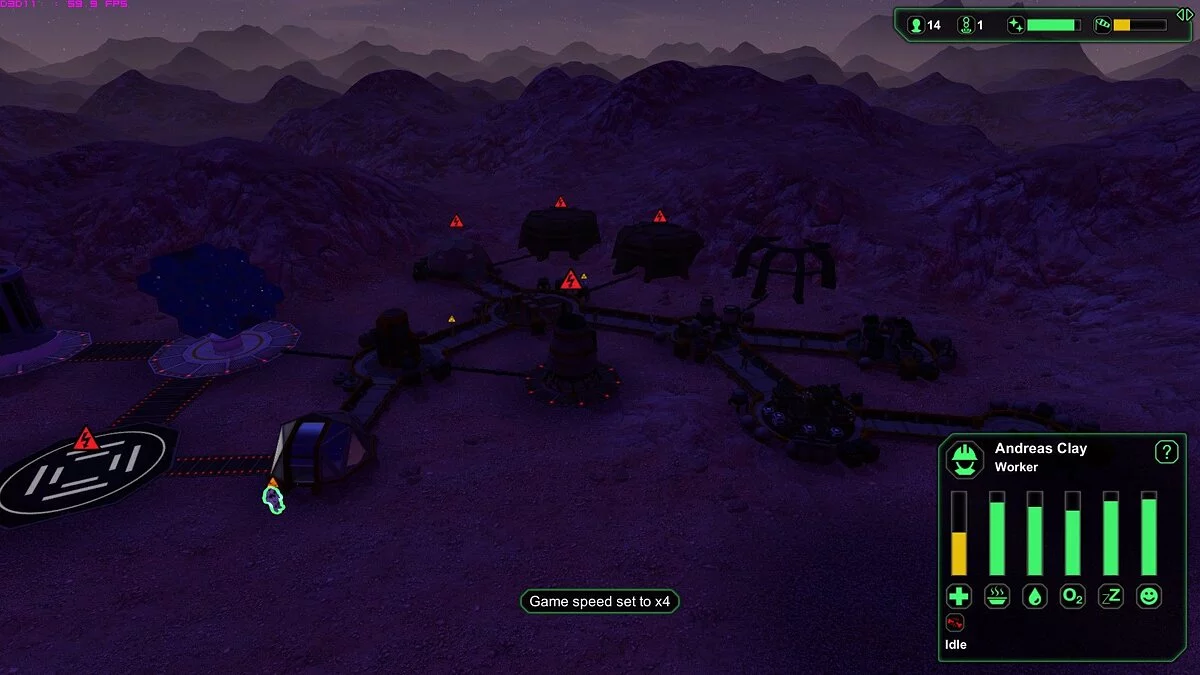The height and width of the screenshot is (675, 1200).
Task: Click the red idle status icon
Action: pos(955,624)
